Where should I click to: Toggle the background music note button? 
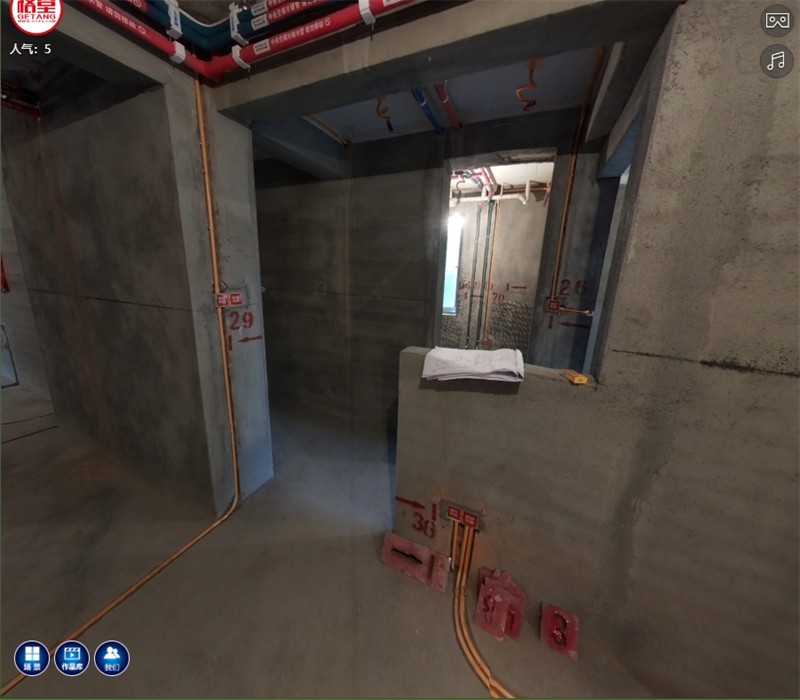[x=777, y=61]
